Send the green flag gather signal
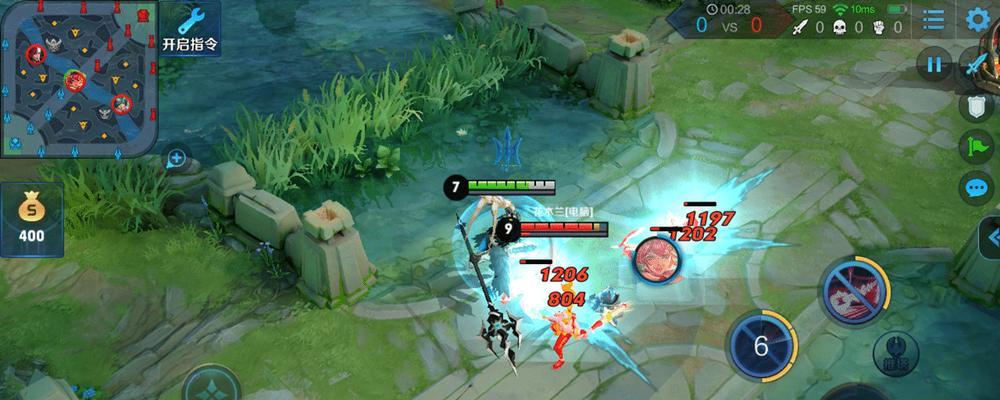Viewport: 1000px width, 400px height. click(977, 147)
